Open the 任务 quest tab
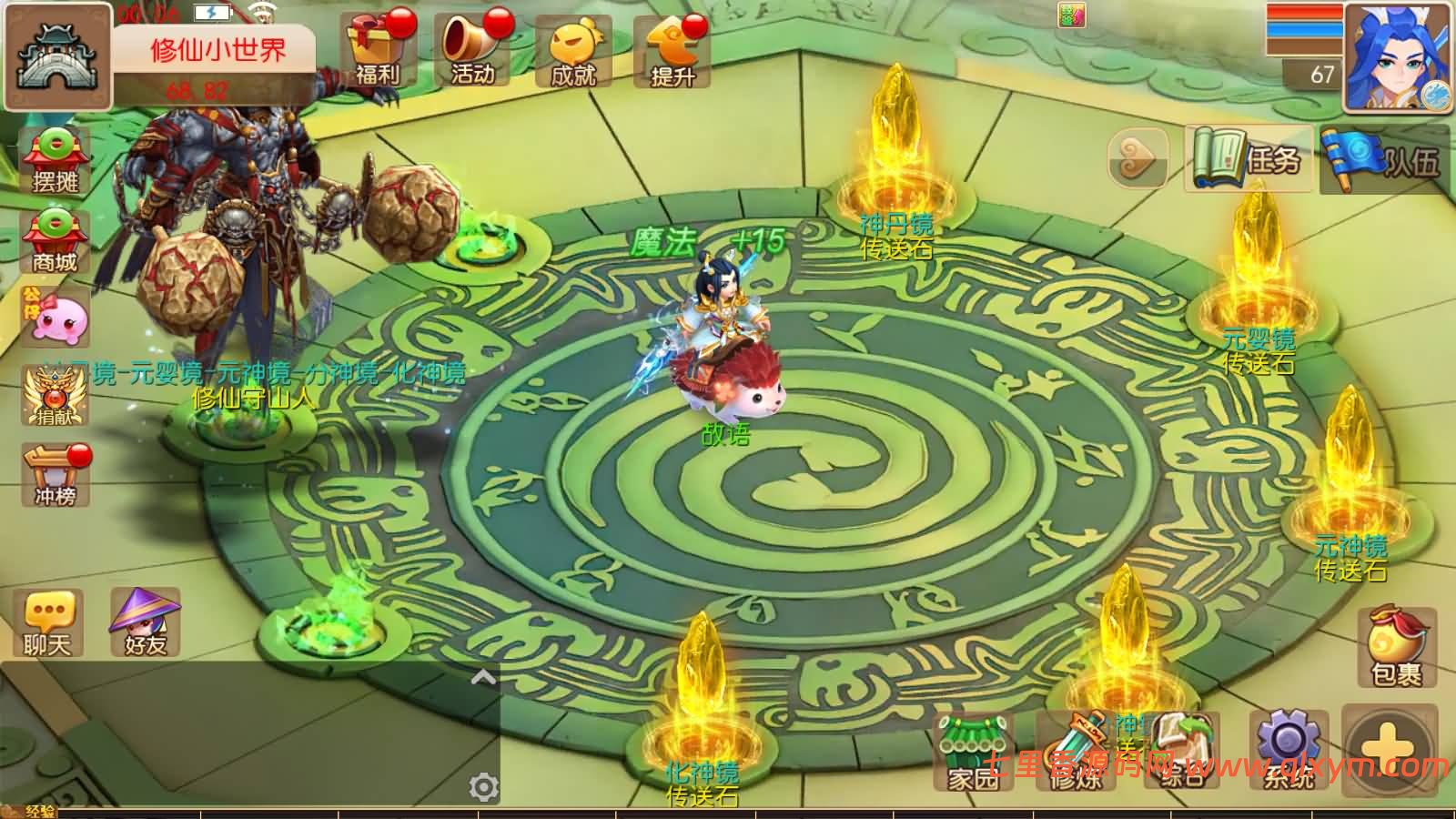The image size is (1456, 819). pyautogui.click(x=1249, y=160)
